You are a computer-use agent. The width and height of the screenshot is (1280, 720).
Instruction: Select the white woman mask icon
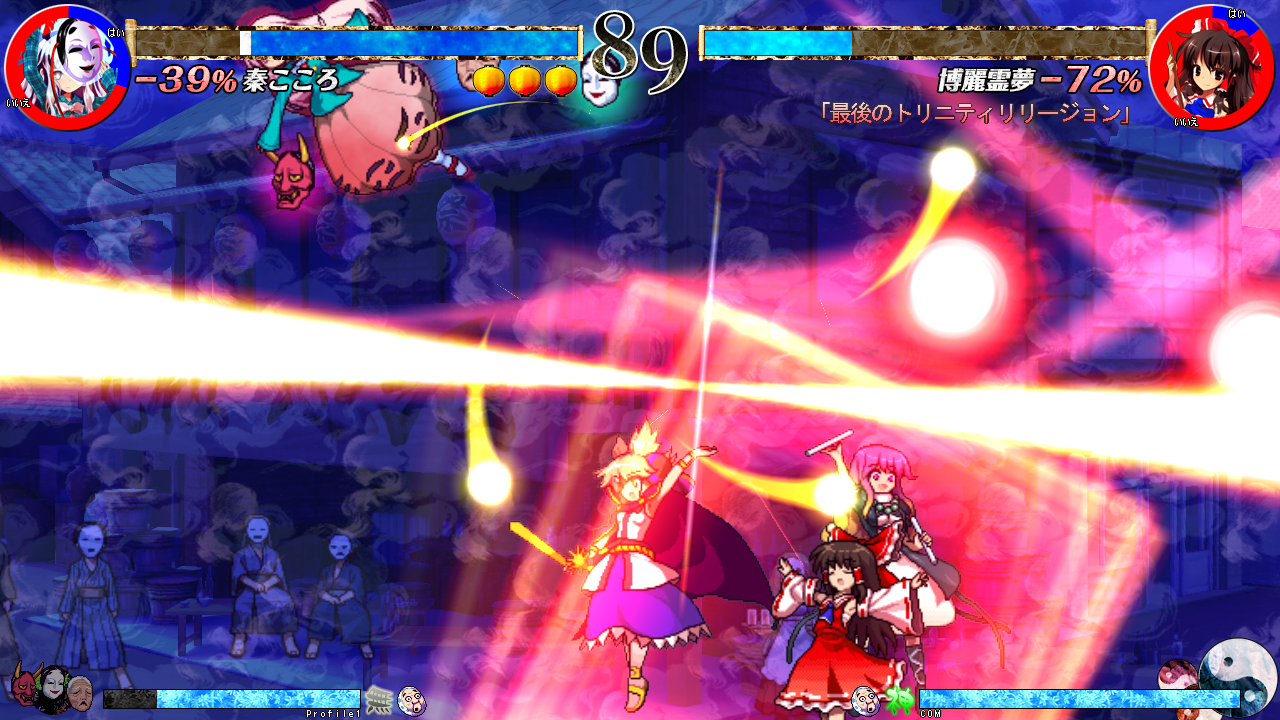click(51, 690)
